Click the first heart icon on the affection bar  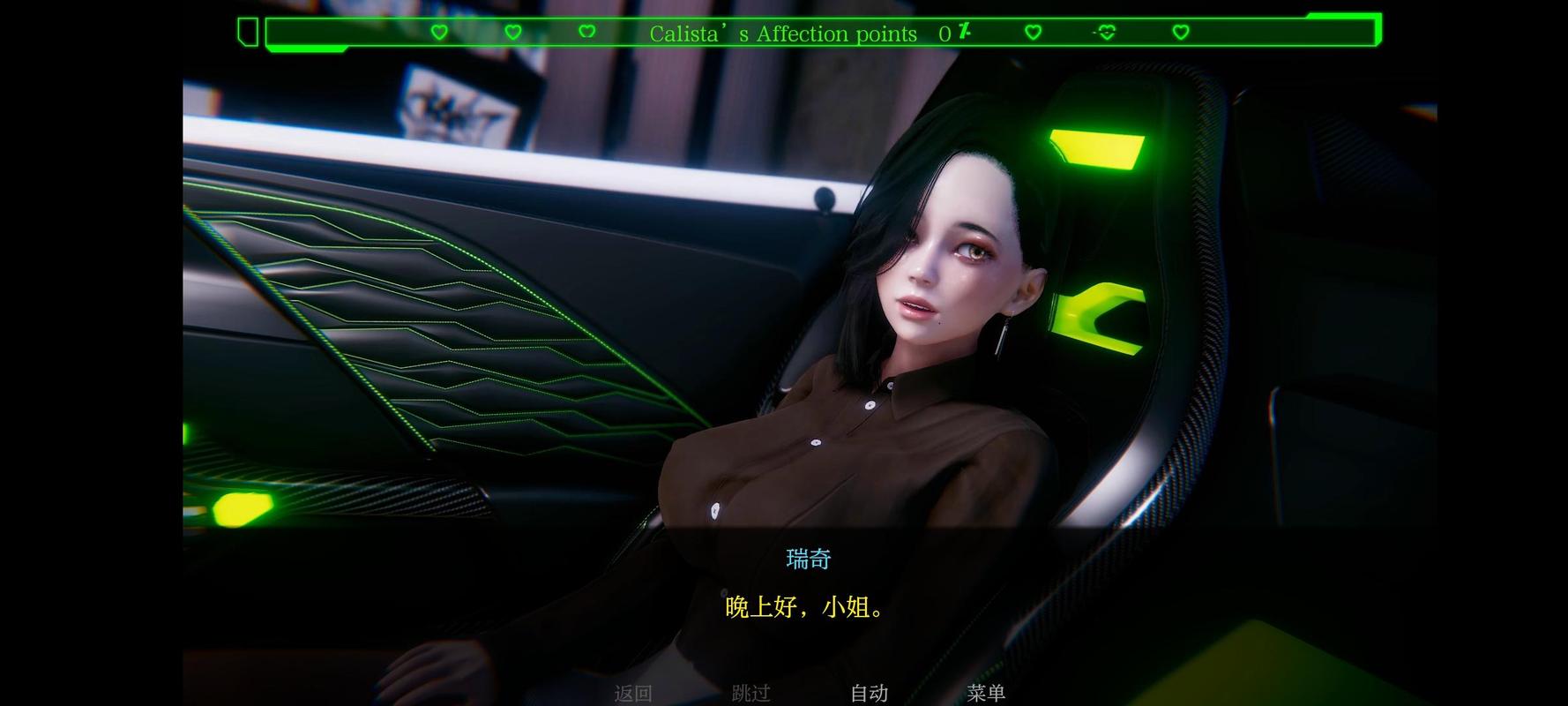click(439, 32)
